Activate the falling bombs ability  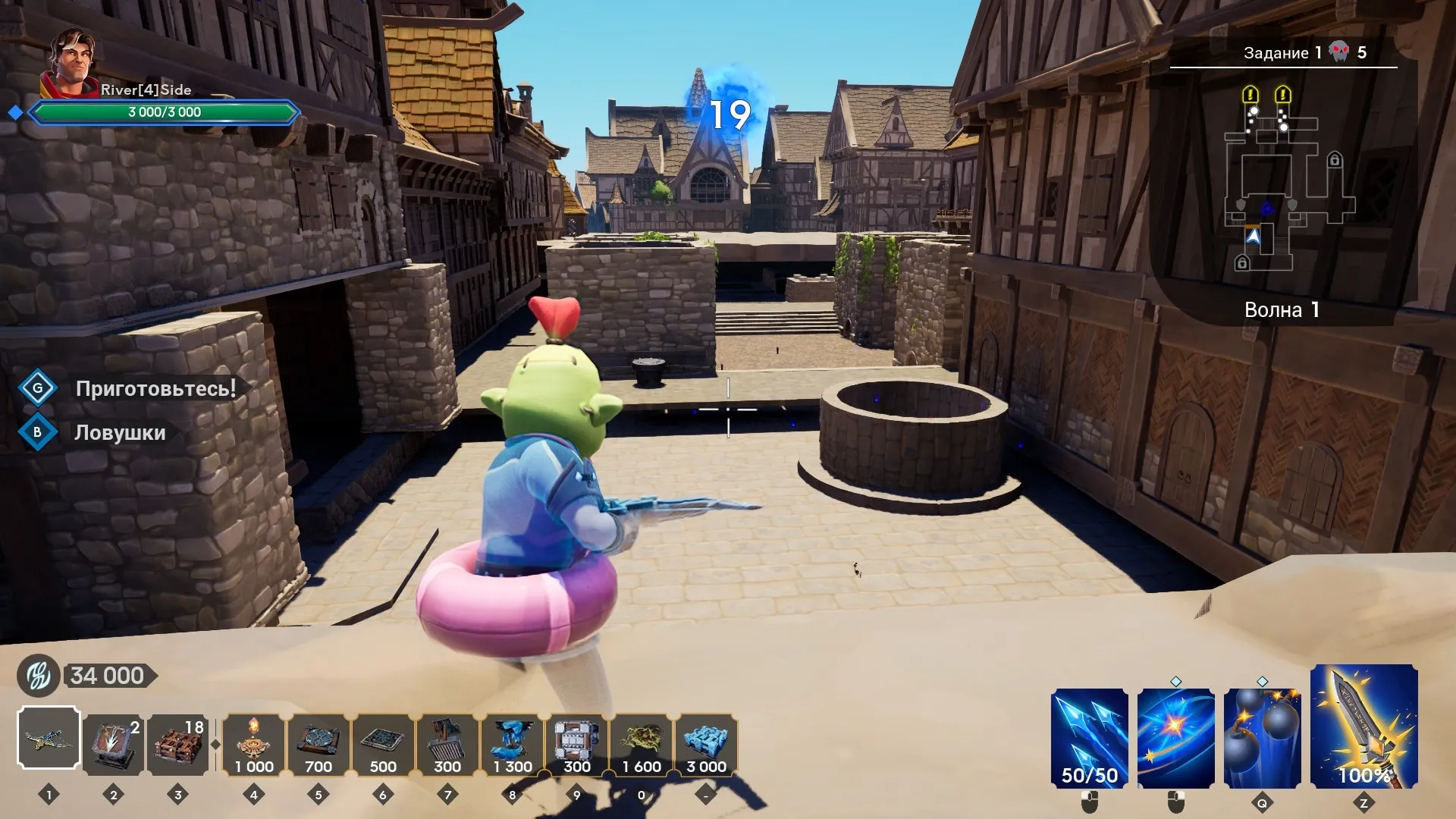tap(1262, 738)
